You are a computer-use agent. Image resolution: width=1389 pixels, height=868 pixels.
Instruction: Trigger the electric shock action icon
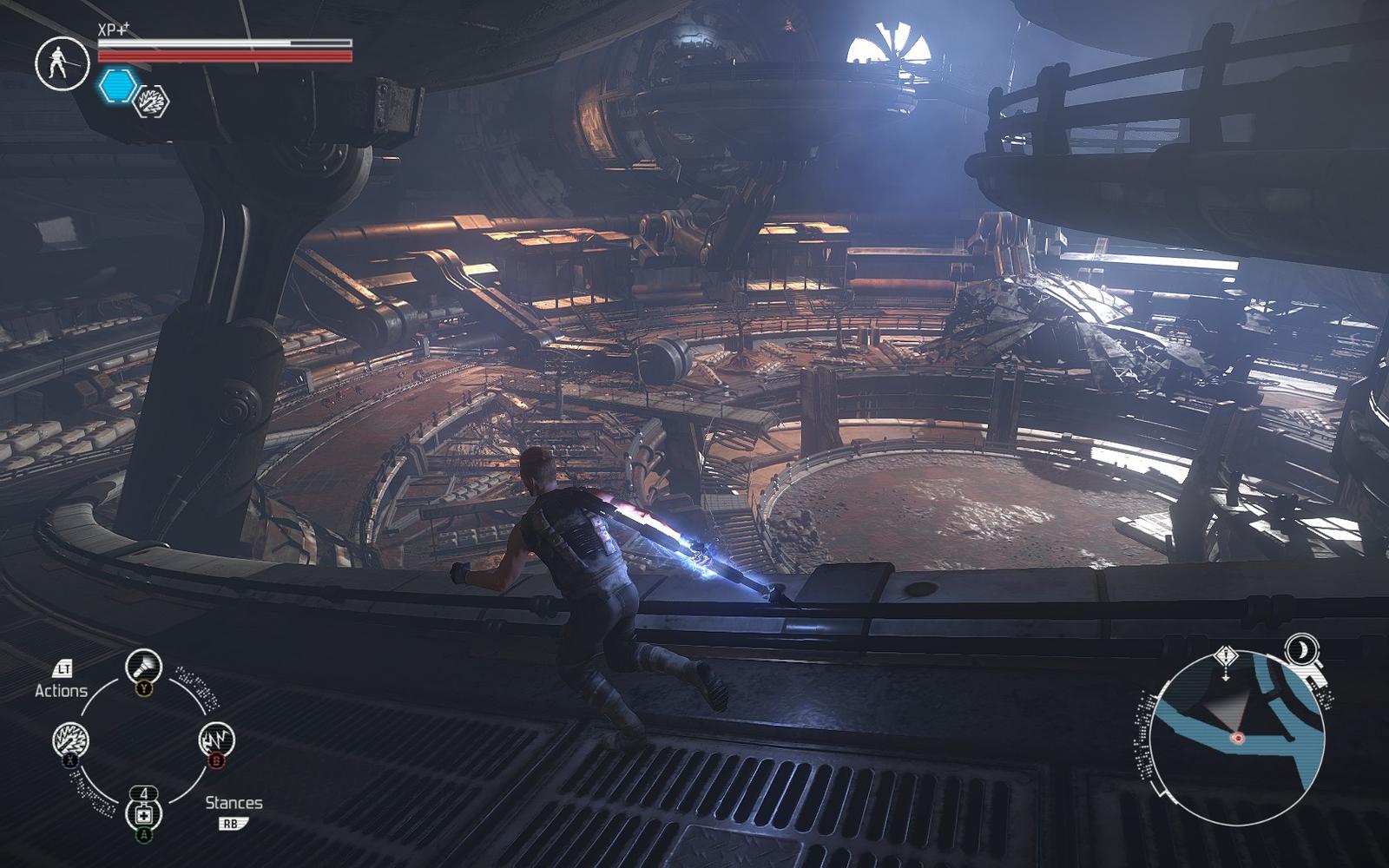point(216,740)
